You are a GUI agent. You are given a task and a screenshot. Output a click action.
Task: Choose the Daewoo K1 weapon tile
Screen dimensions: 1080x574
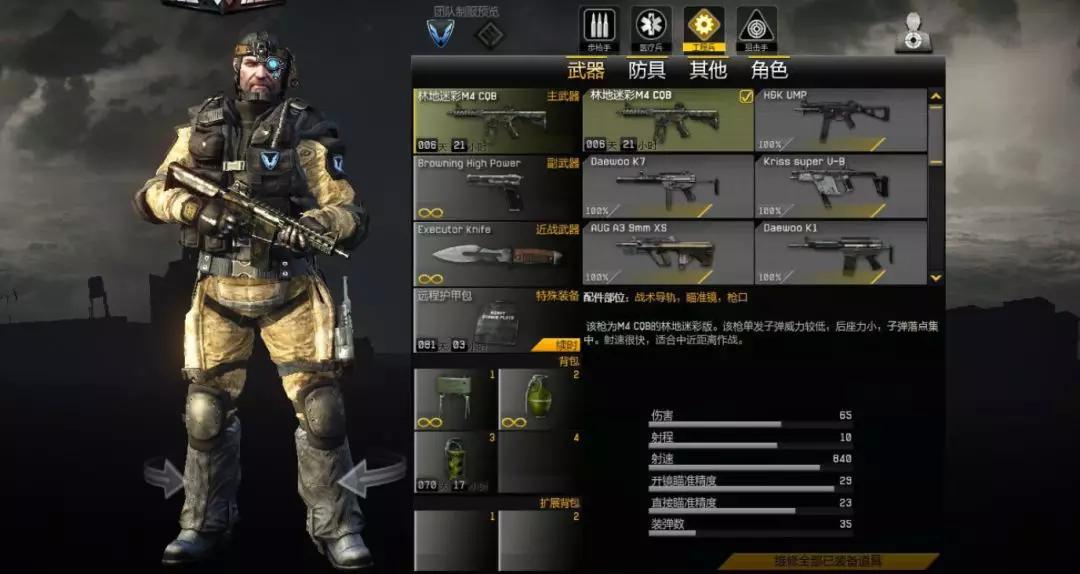click(x=840, y=252)
